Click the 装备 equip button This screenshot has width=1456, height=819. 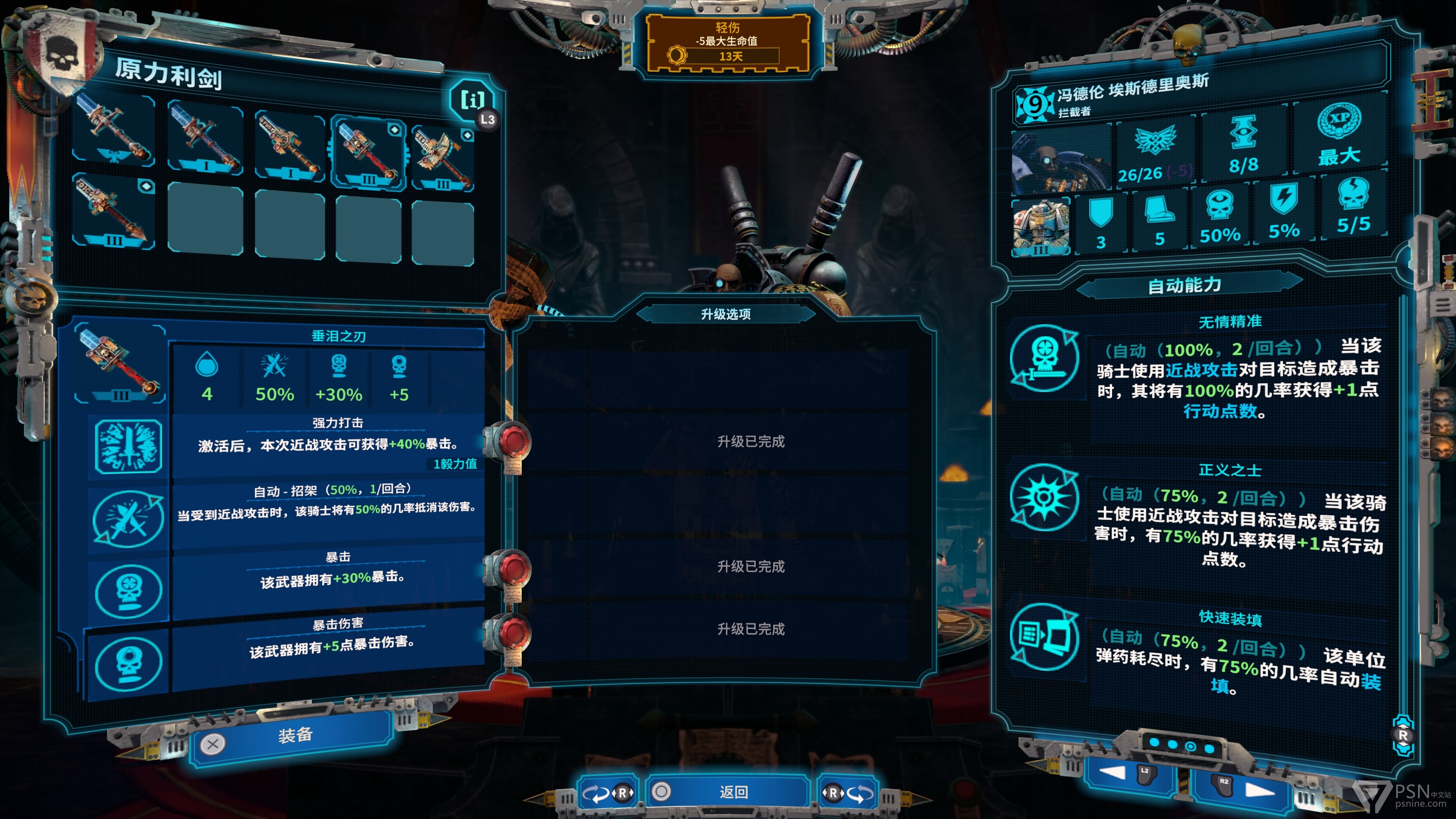pos(294,736)
